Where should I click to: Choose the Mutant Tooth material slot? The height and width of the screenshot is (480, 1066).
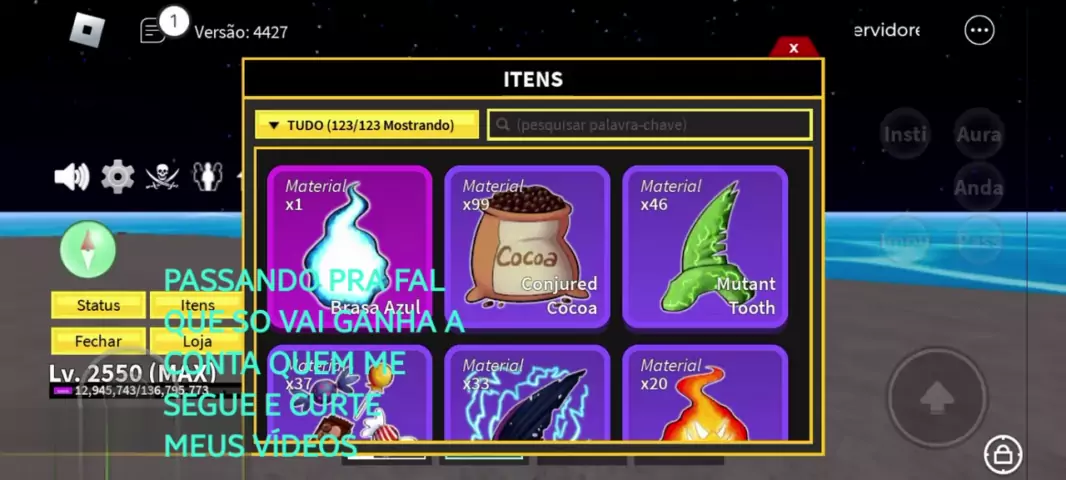click(x=705, y=246)
